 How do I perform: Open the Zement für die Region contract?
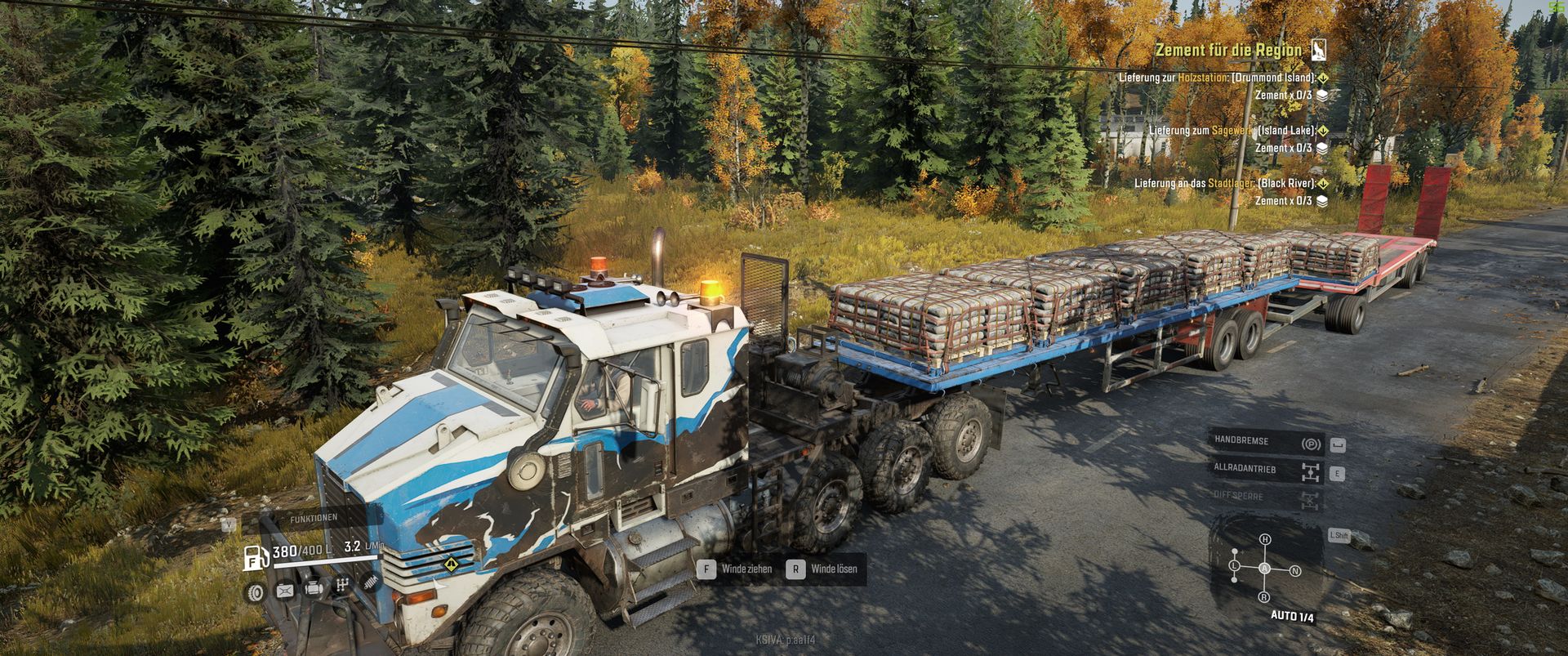(1228, 51)
